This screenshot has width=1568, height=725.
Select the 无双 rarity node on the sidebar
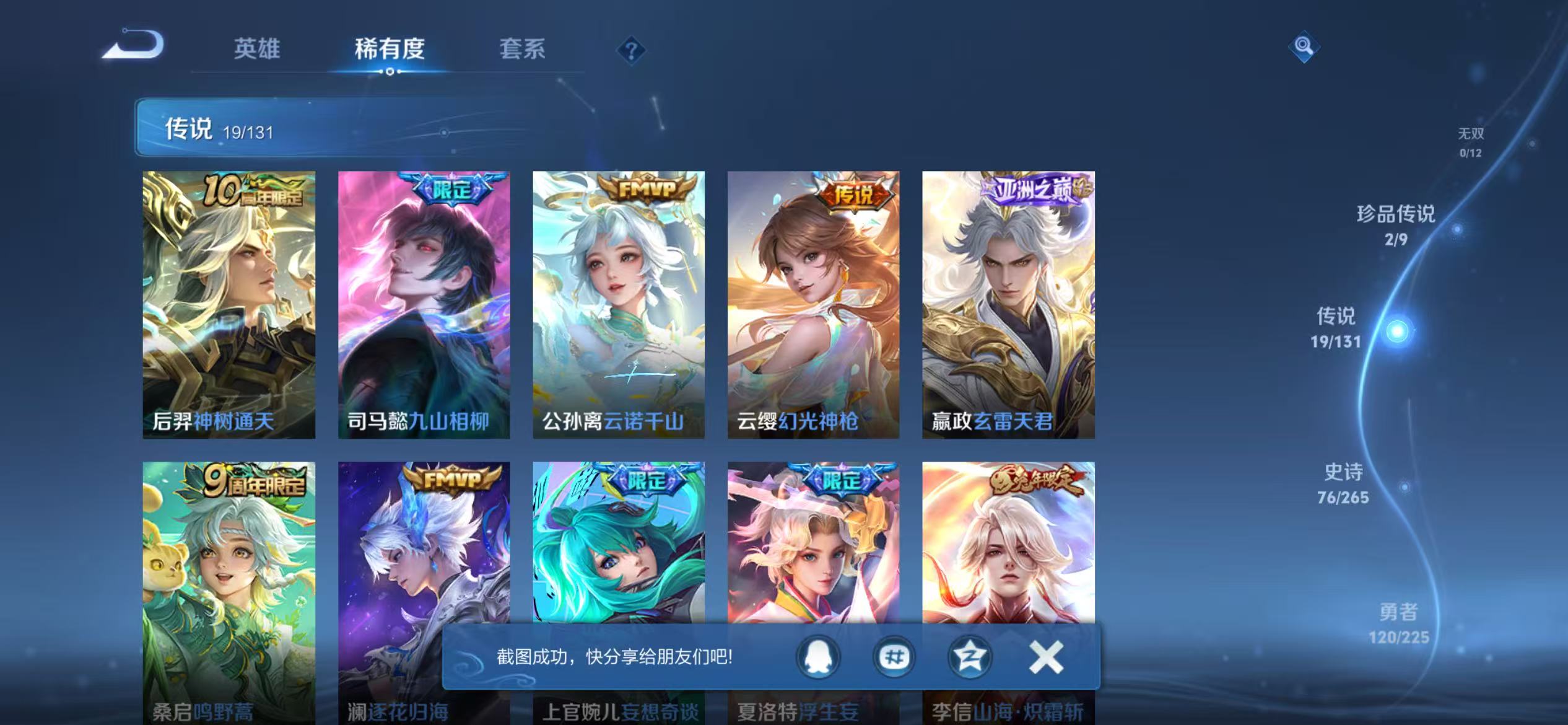tap(1471, 140)
